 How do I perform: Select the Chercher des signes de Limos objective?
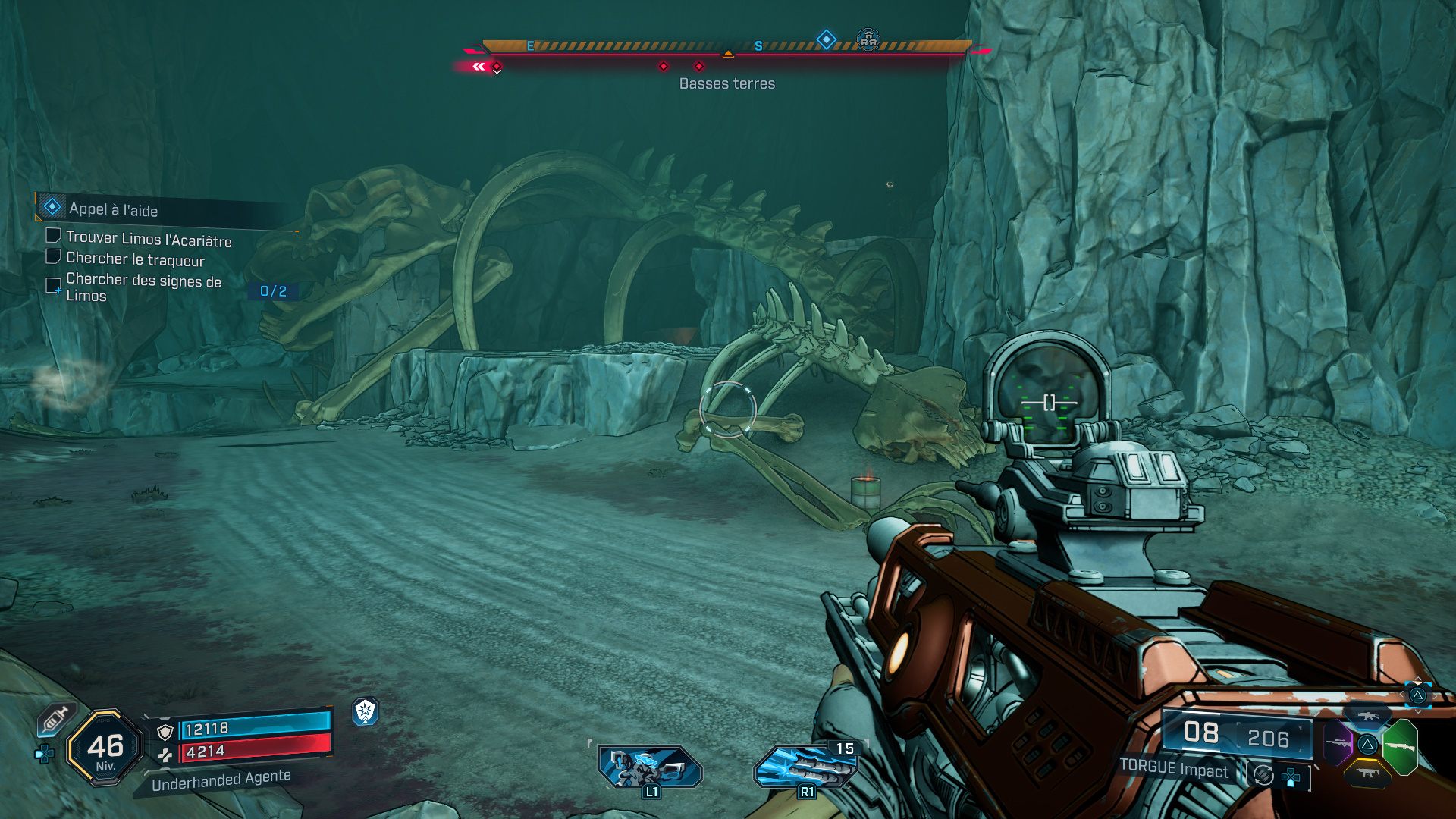pos(143,287)
